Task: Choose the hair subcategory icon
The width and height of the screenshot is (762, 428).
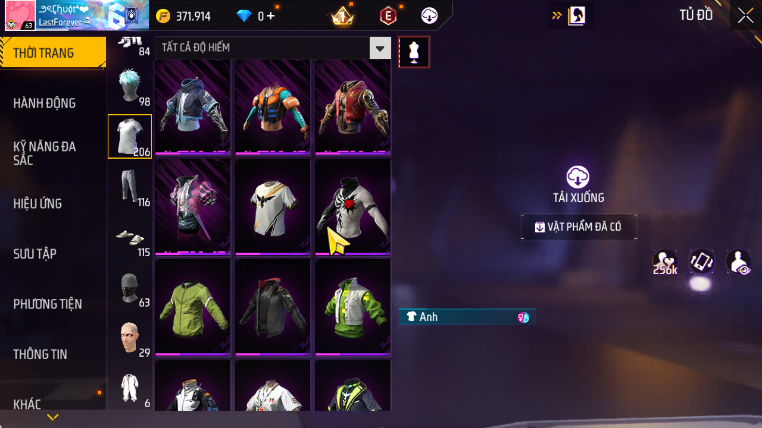Action: [x=127, y=88]
